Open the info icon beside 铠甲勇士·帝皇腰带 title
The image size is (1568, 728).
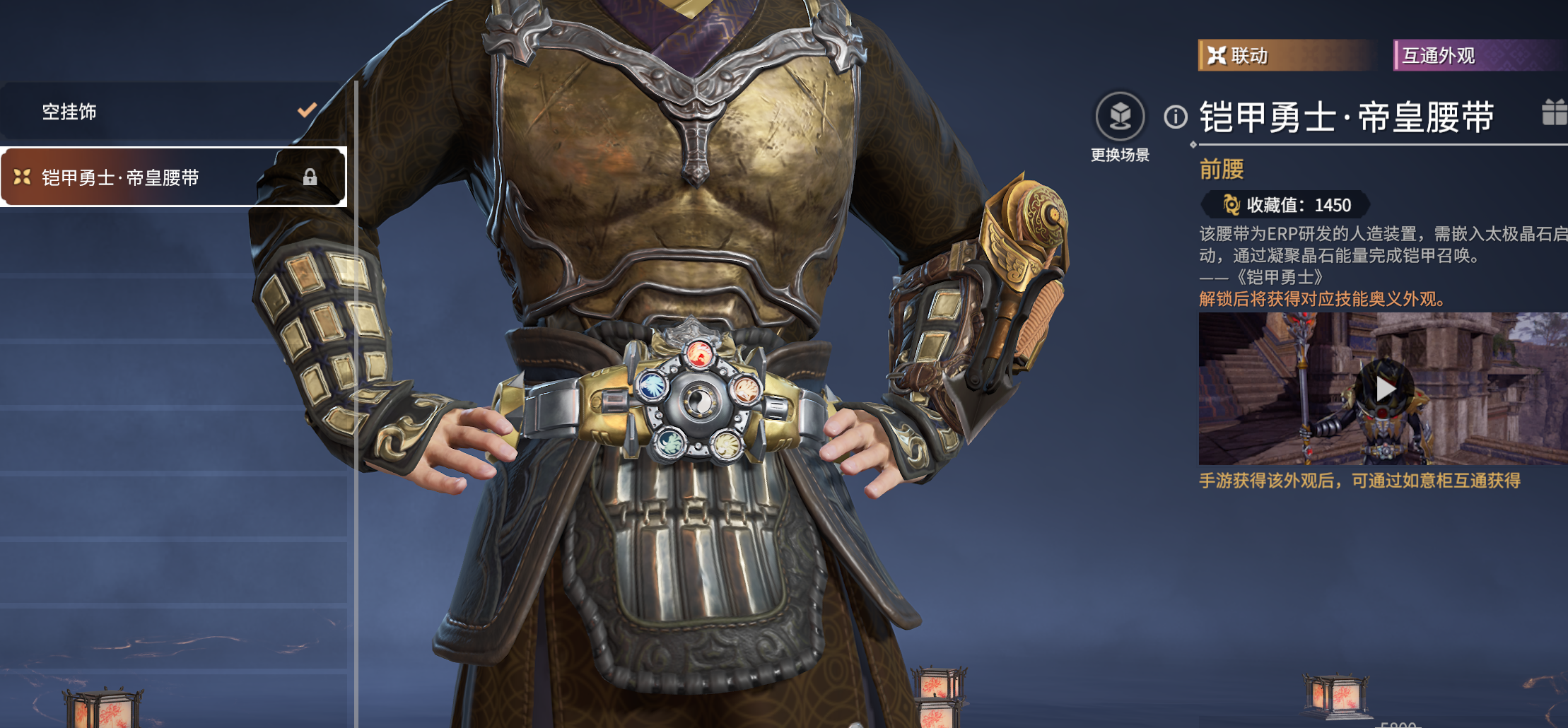tap(1176, 118)
